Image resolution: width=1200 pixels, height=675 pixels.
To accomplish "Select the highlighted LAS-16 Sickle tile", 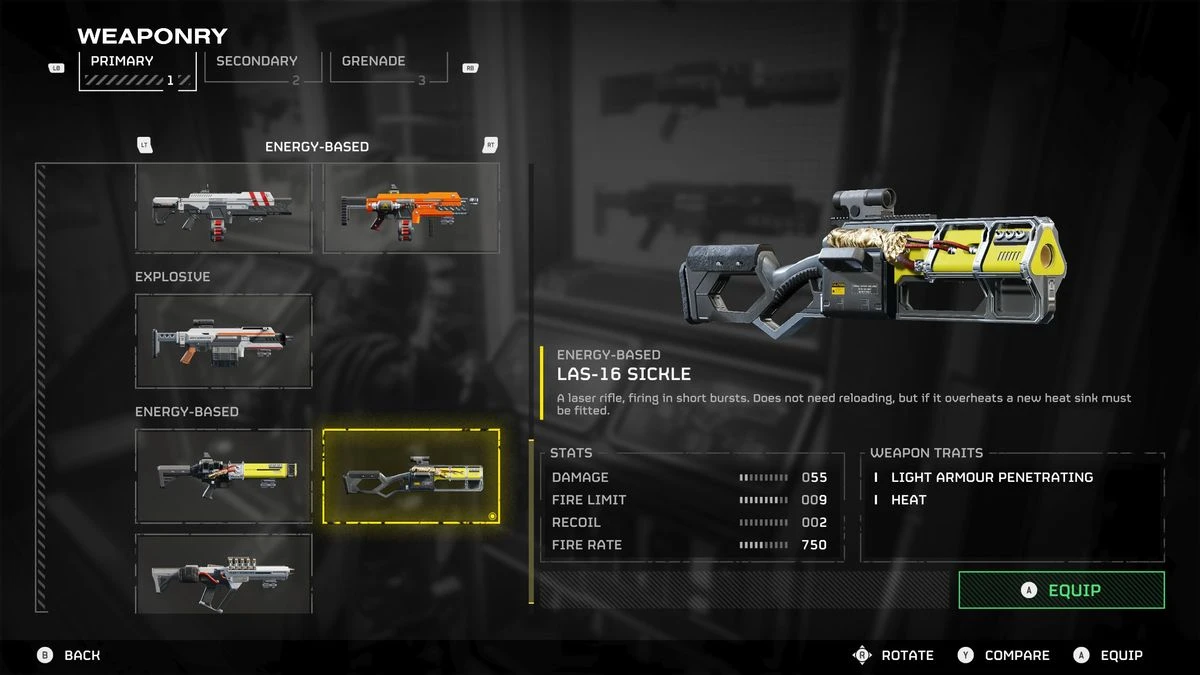I will point(411,476).
